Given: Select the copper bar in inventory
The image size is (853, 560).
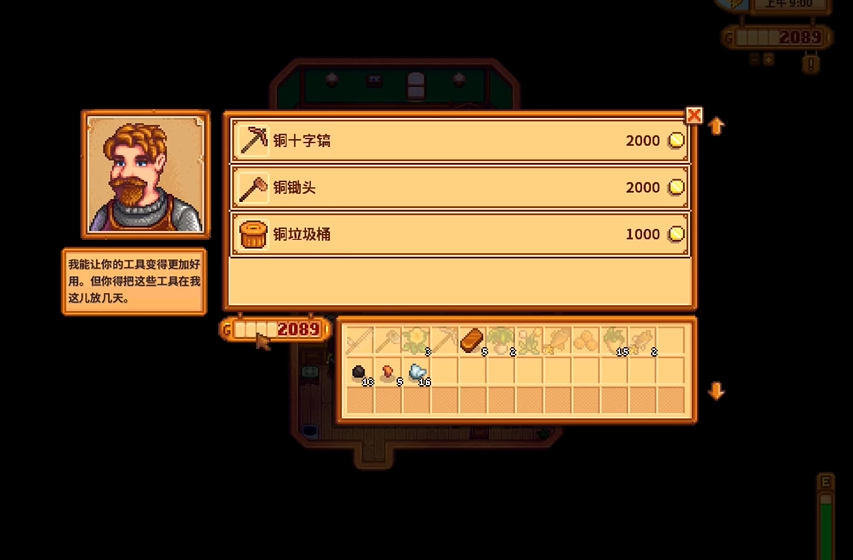Looking at the screenshot, I should [471, 341].
